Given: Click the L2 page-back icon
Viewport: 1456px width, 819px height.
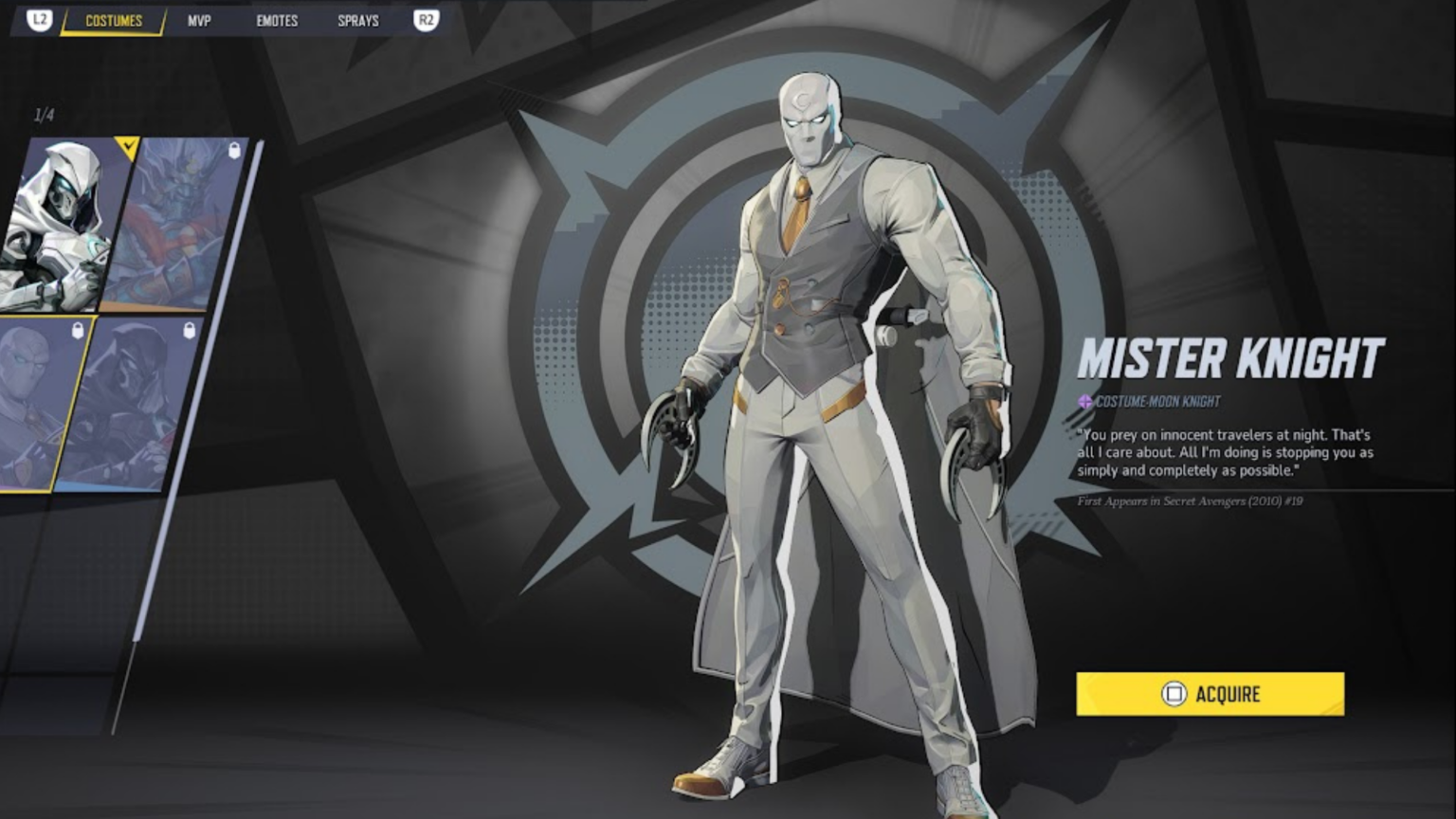Looking at the screenshot, I should click(38, 20).
